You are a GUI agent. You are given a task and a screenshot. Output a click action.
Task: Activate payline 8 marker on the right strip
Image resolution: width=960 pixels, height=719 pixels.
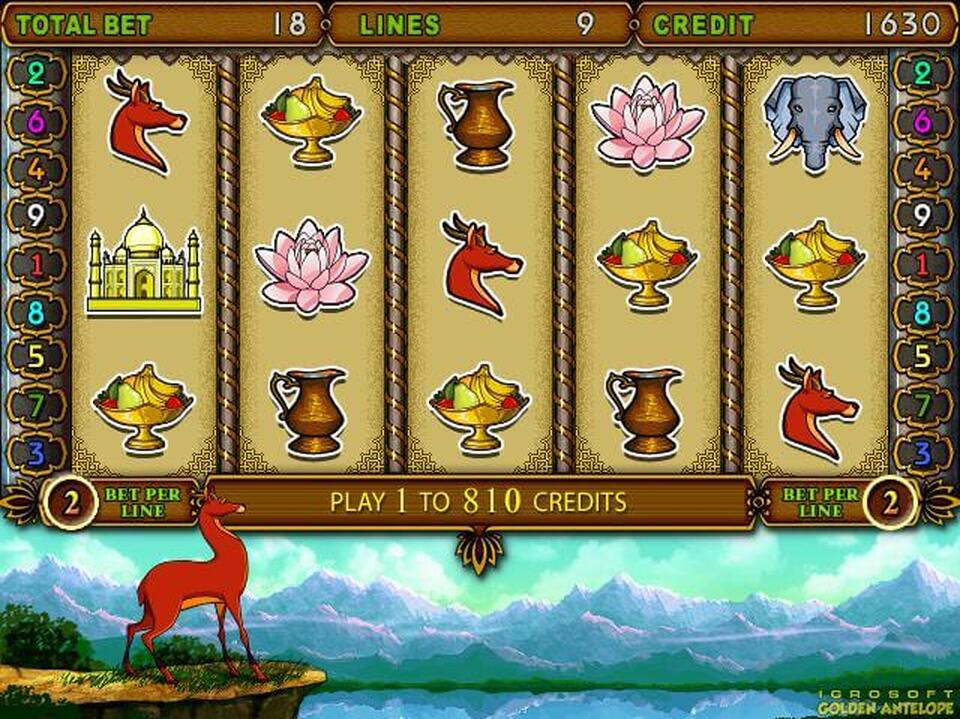[923, 310]
